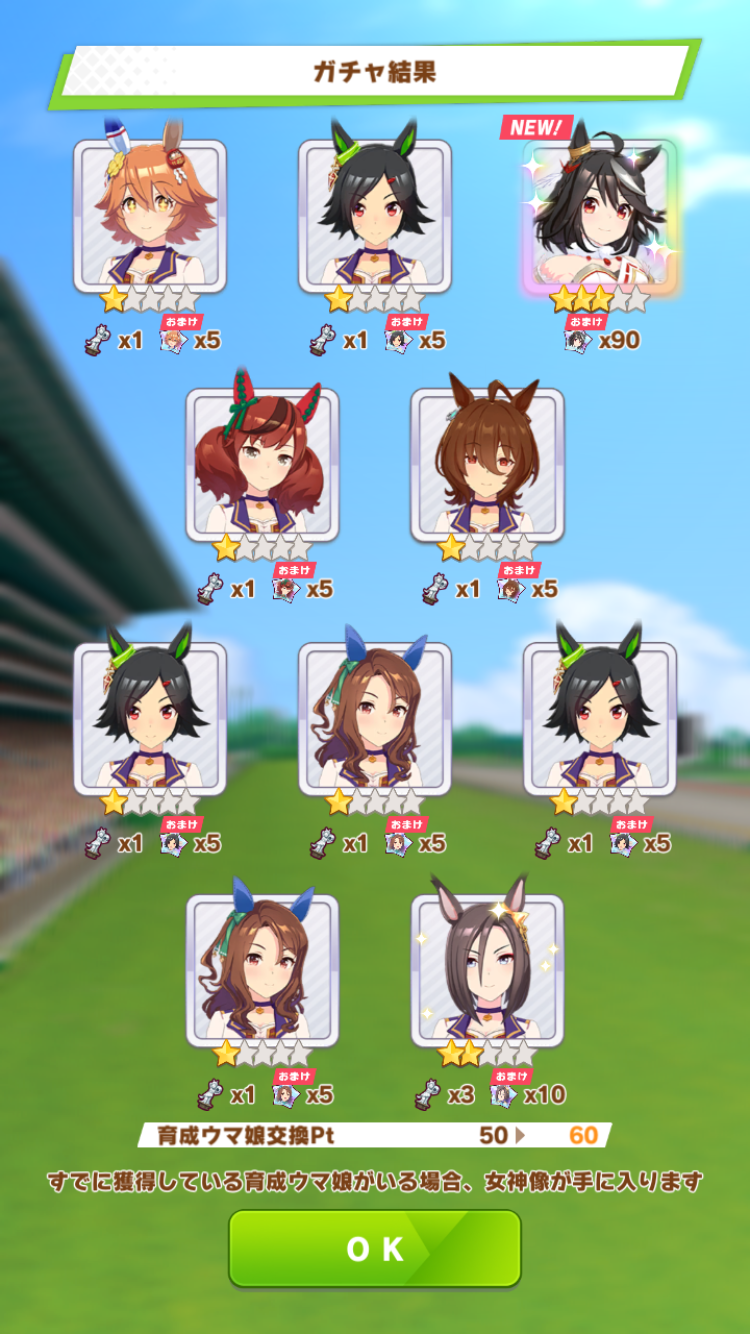This screenshot has height=1334, width=750.
Task: Select the red twin-tailed character card
Action: (262, 465)
